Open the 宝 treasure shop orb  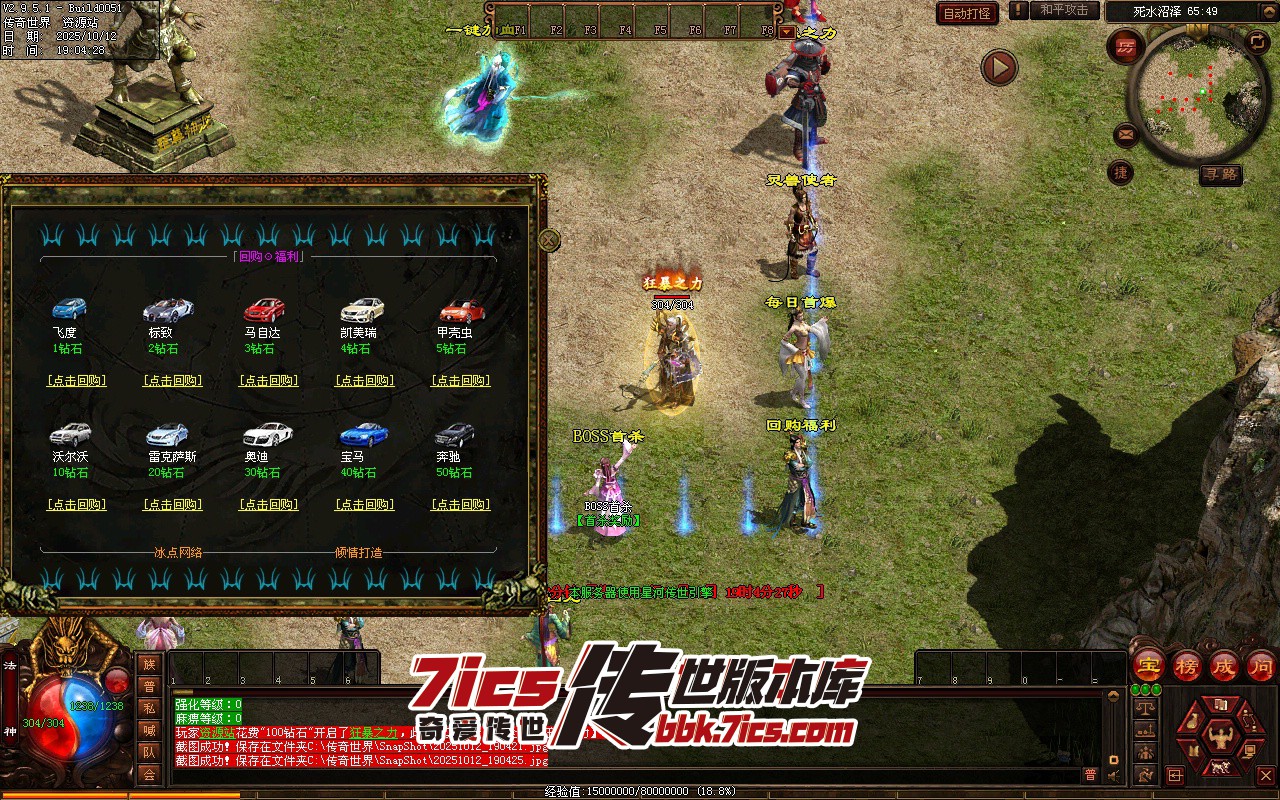click(1148, 666)
